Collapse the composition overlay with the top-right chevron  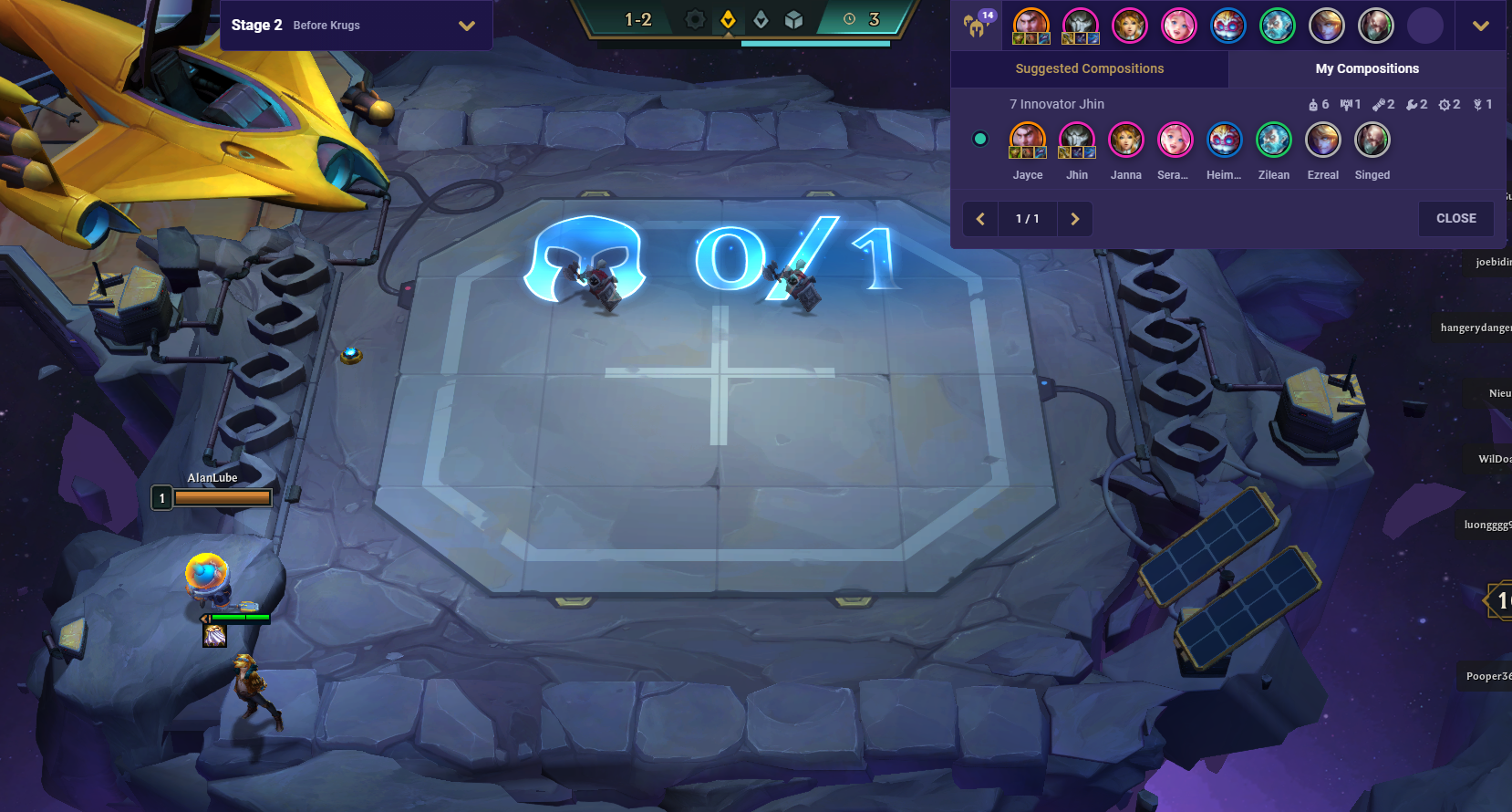click(x=1481, y=26)
